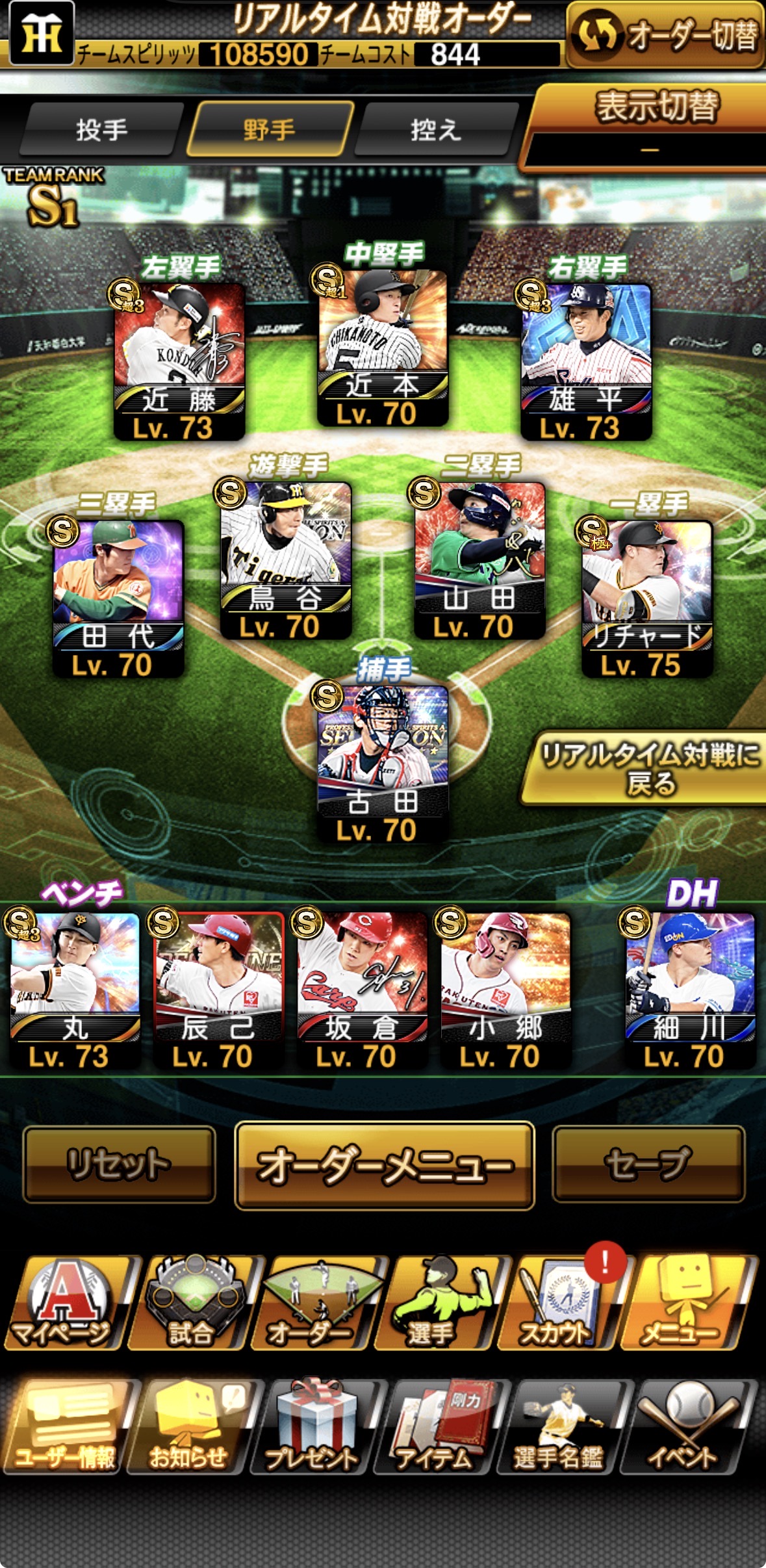Open the オーダーメニュー order menu
Viewport: 766px width, 1568px height.
[x=384, y=1165]
